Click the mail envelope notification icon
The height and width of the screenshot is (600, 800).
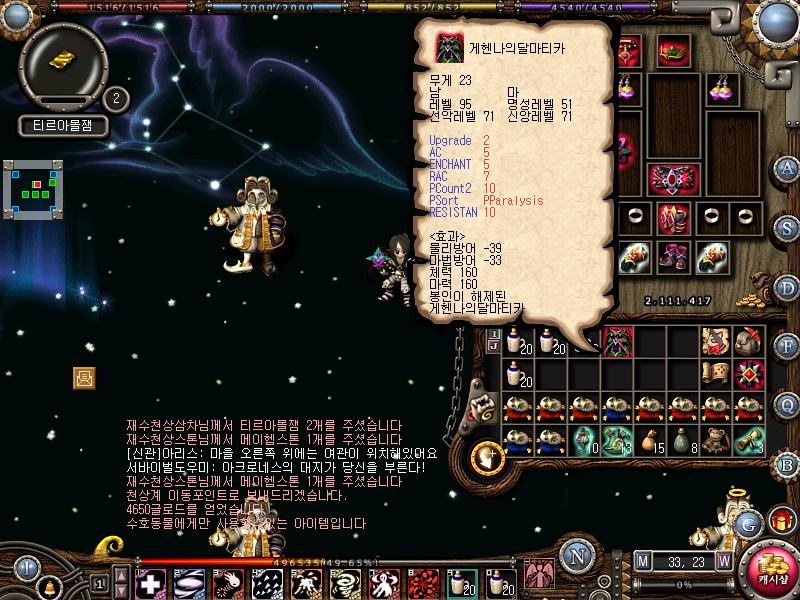point(84,377)
